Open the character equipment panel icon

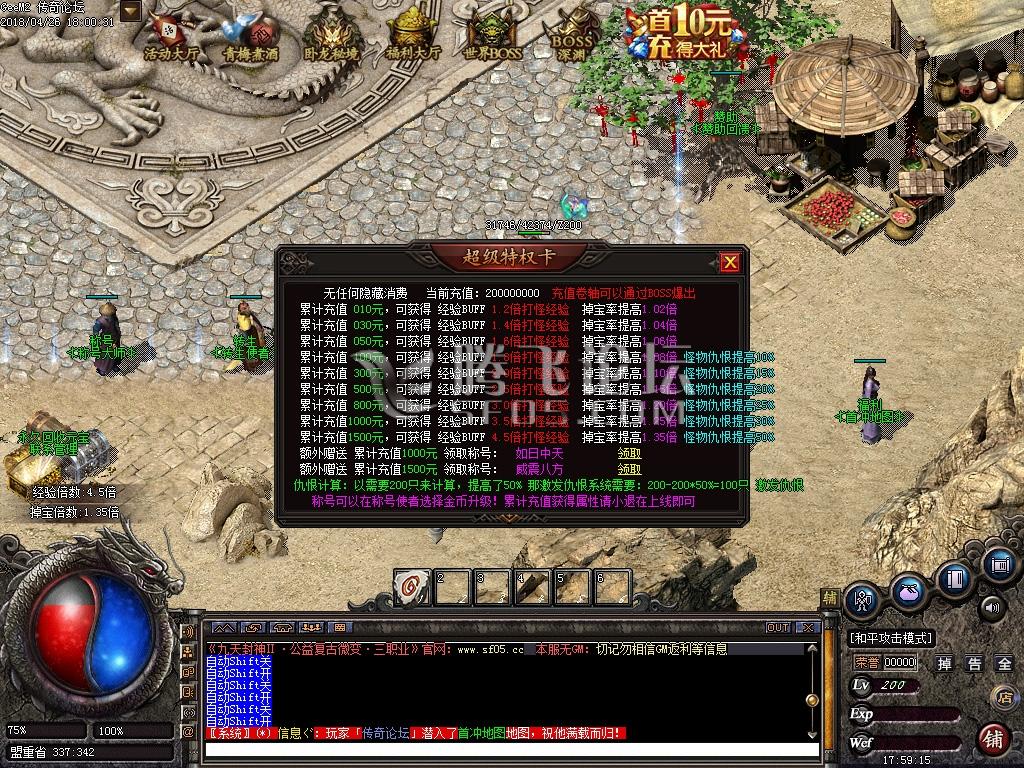pyautogui.click(x=862, y=600)
